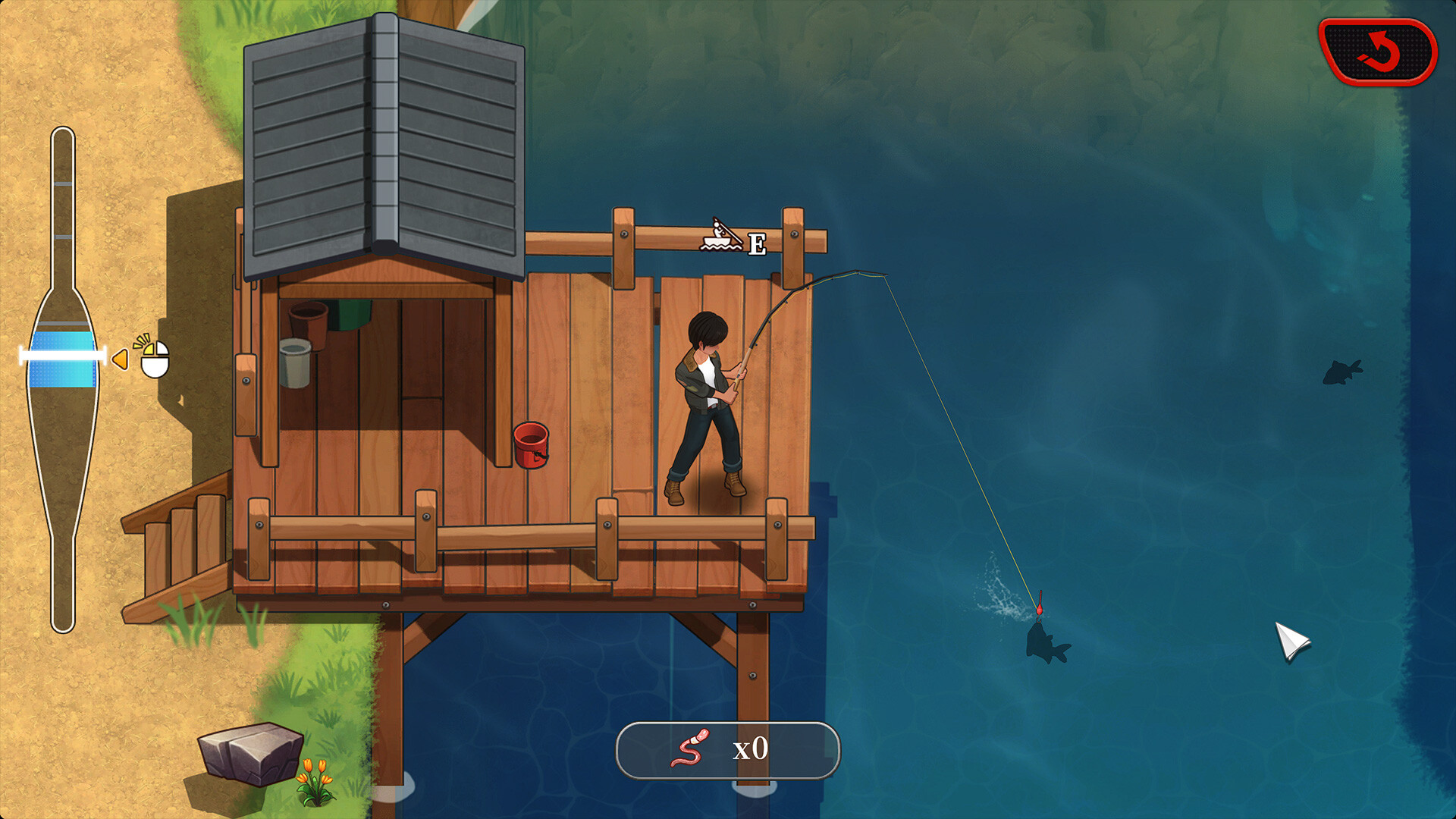Select the x0 bait counter panel
Viewport: 1456px width, 819px height.
coord(728,748)
